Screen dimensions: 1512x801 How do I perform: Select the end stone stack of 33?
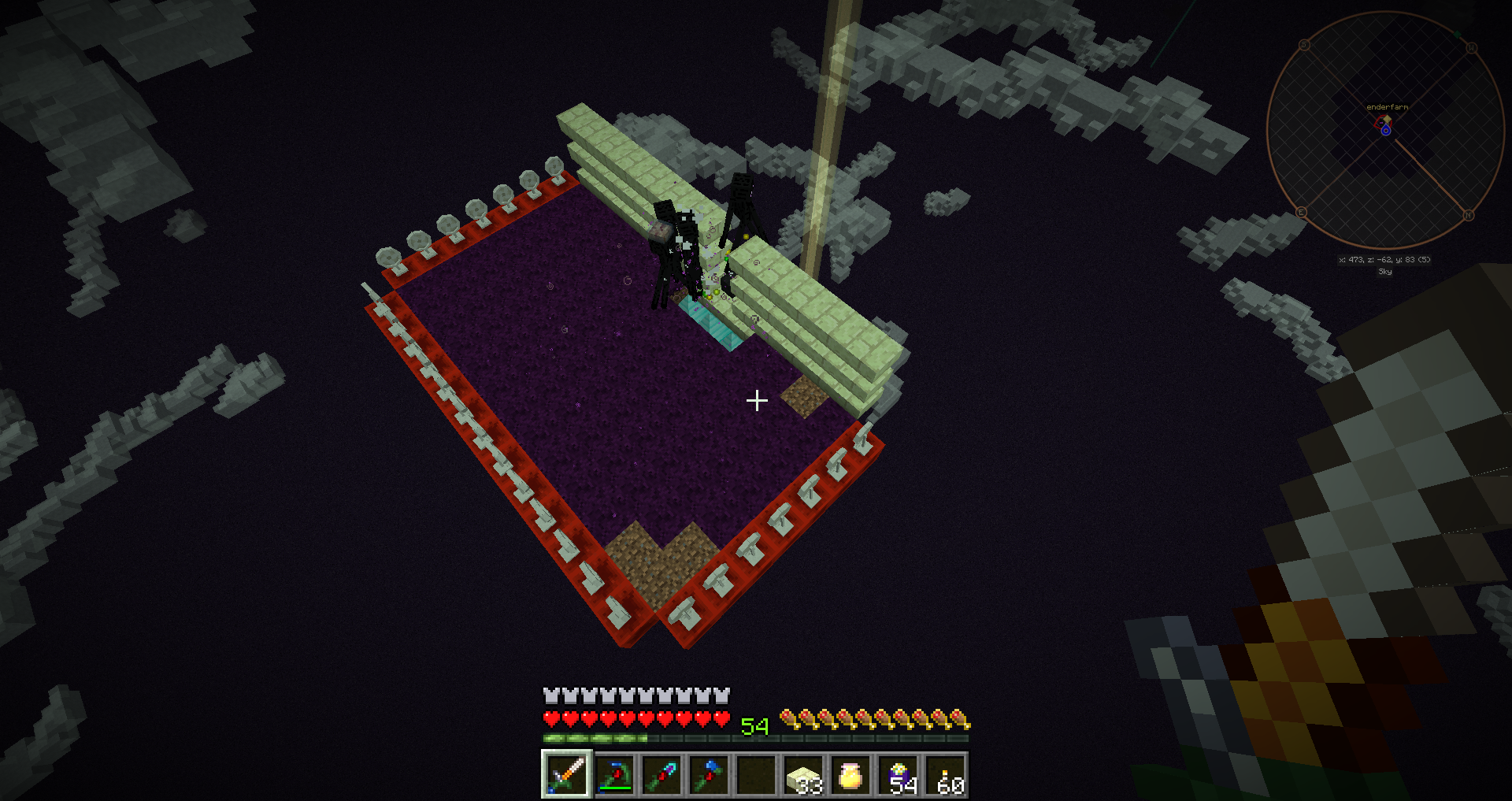coord(803,775)
